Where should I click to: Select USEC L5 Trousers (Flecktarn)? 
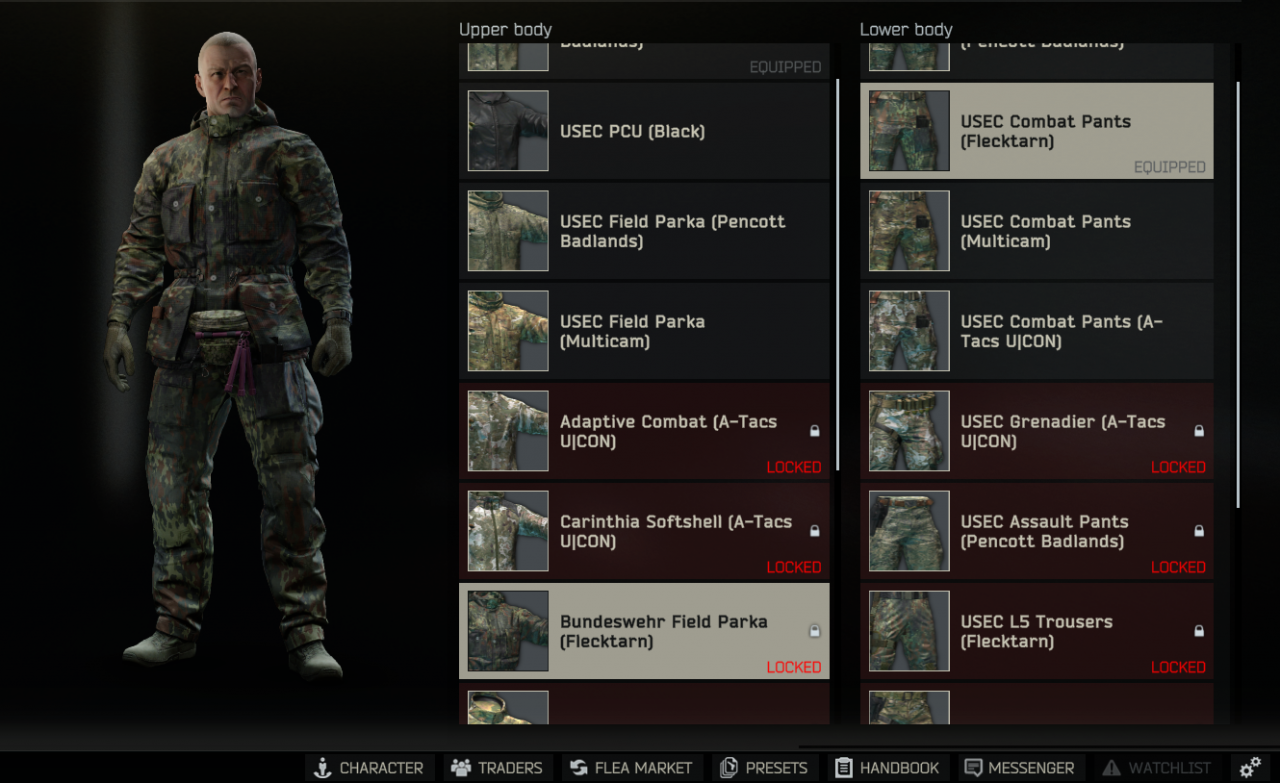coord(1036,631)
